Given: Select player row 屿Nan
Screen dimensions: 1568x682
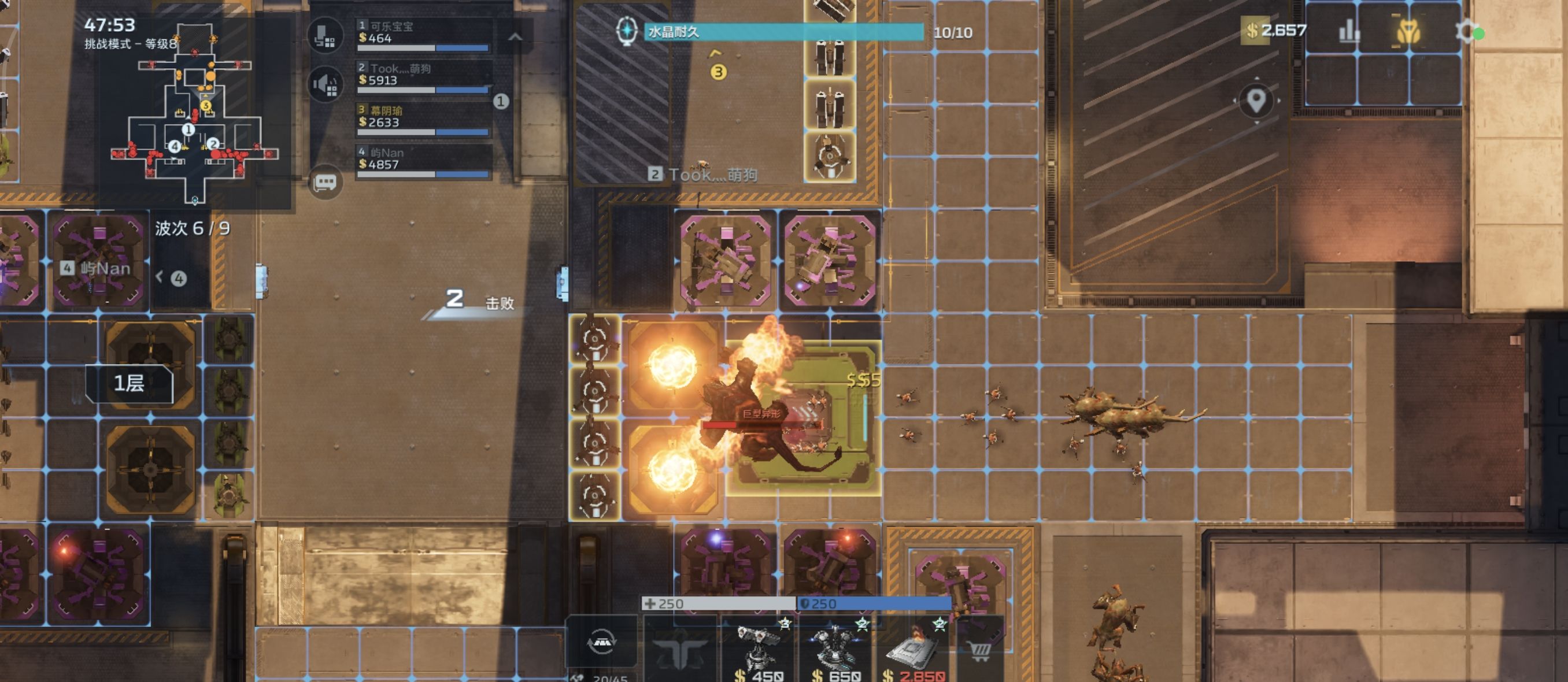Looking at the screenshot, I should 424,162.
